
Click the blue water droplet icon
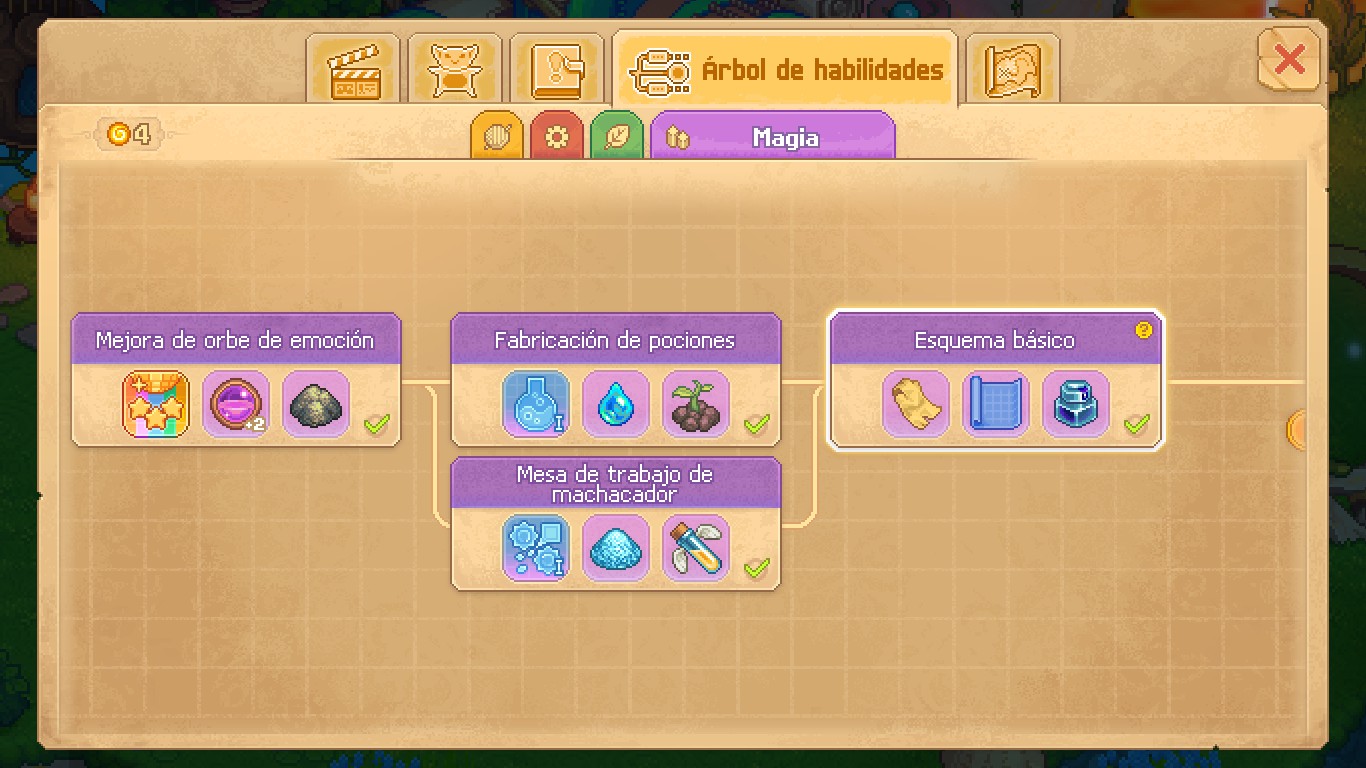click(x=616, y=404)
